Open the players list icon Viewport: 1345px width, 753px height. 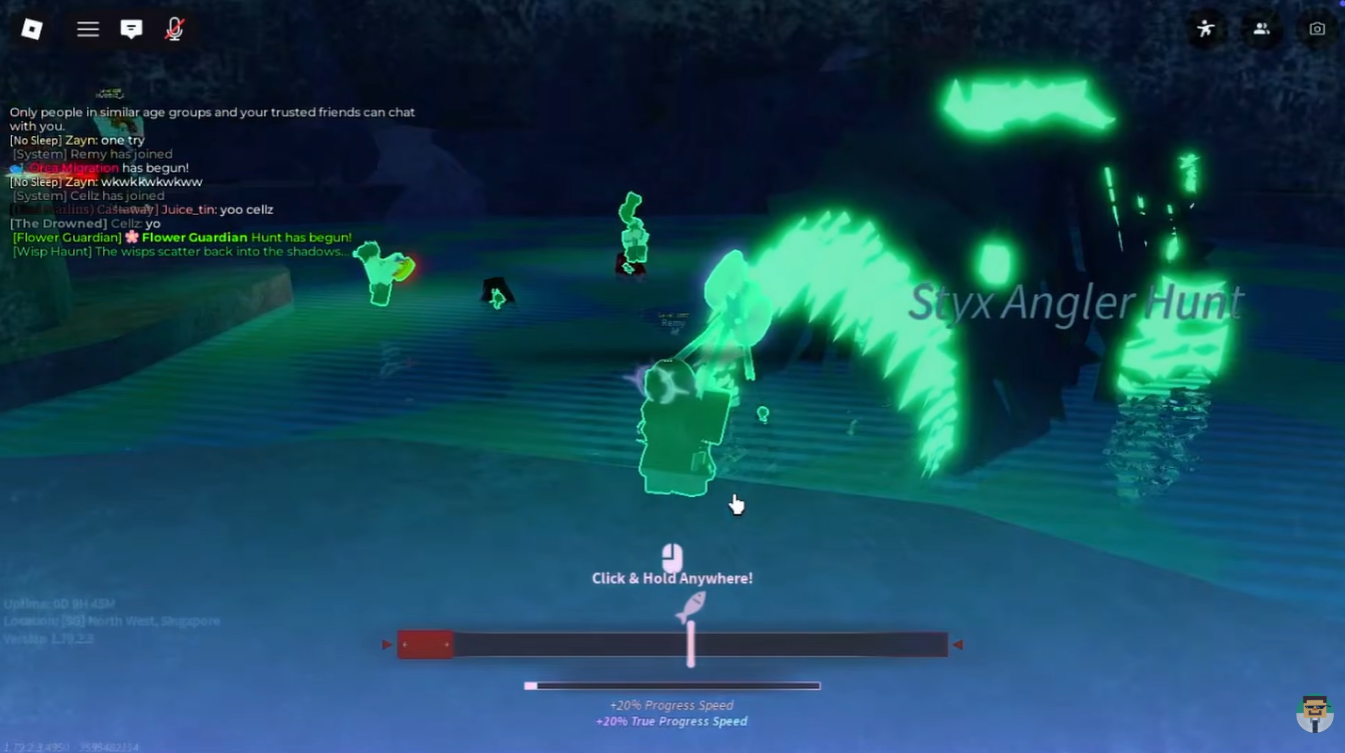tap(1261, 29)
